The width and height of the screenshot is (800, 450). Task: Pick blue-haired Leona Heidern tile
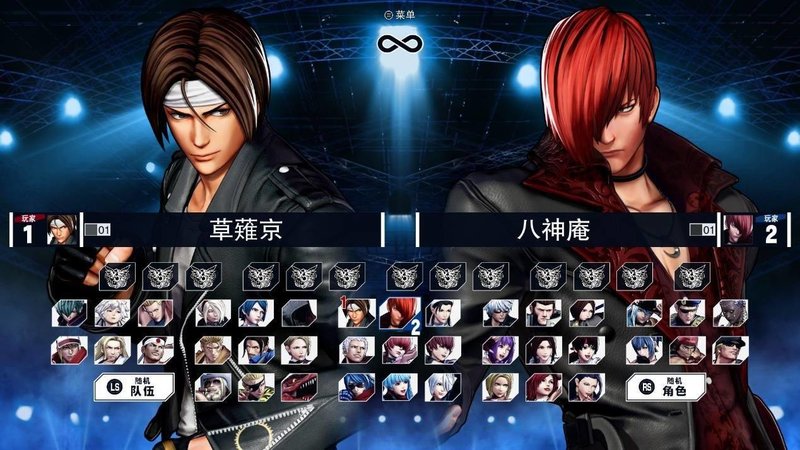click(x=641, y=350)
